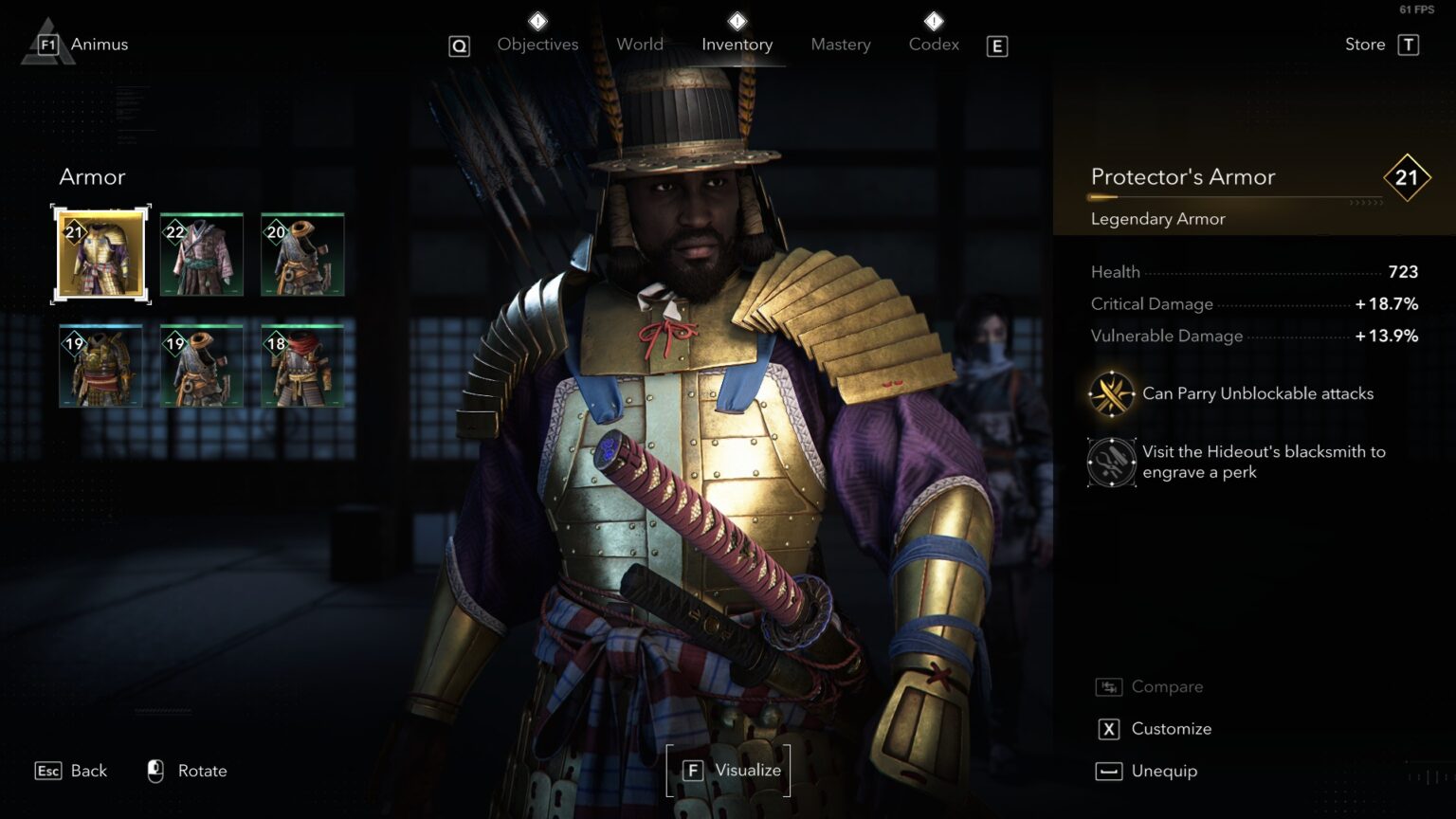Click the Visualize button
The height and width of the screenshot is (819, 1456).
pos(729,771)
